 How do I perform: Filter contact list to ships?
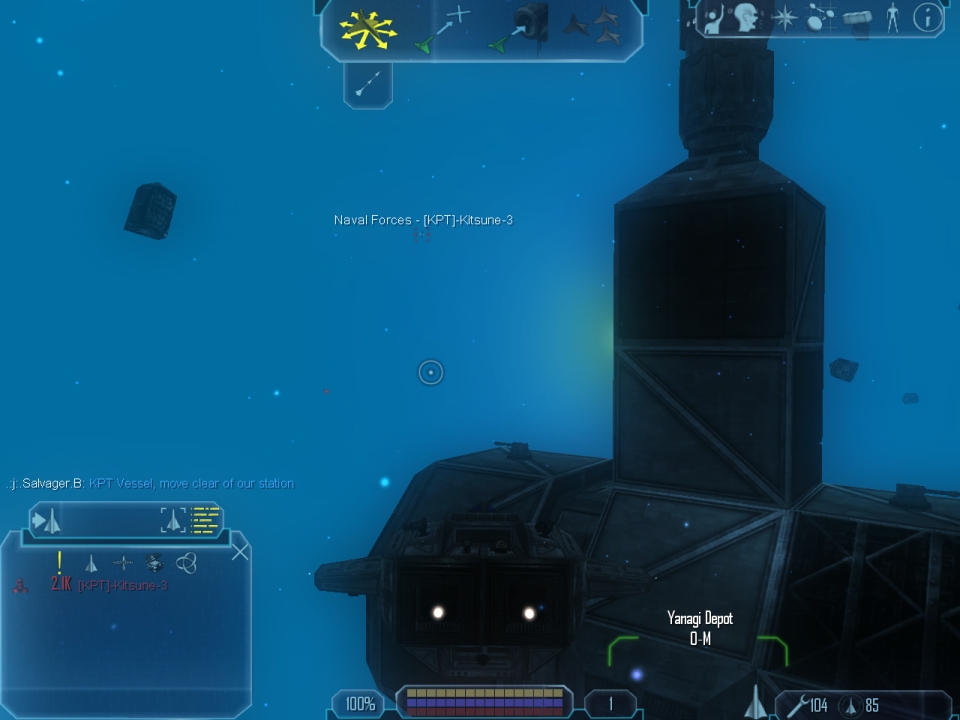click(91, 563)
